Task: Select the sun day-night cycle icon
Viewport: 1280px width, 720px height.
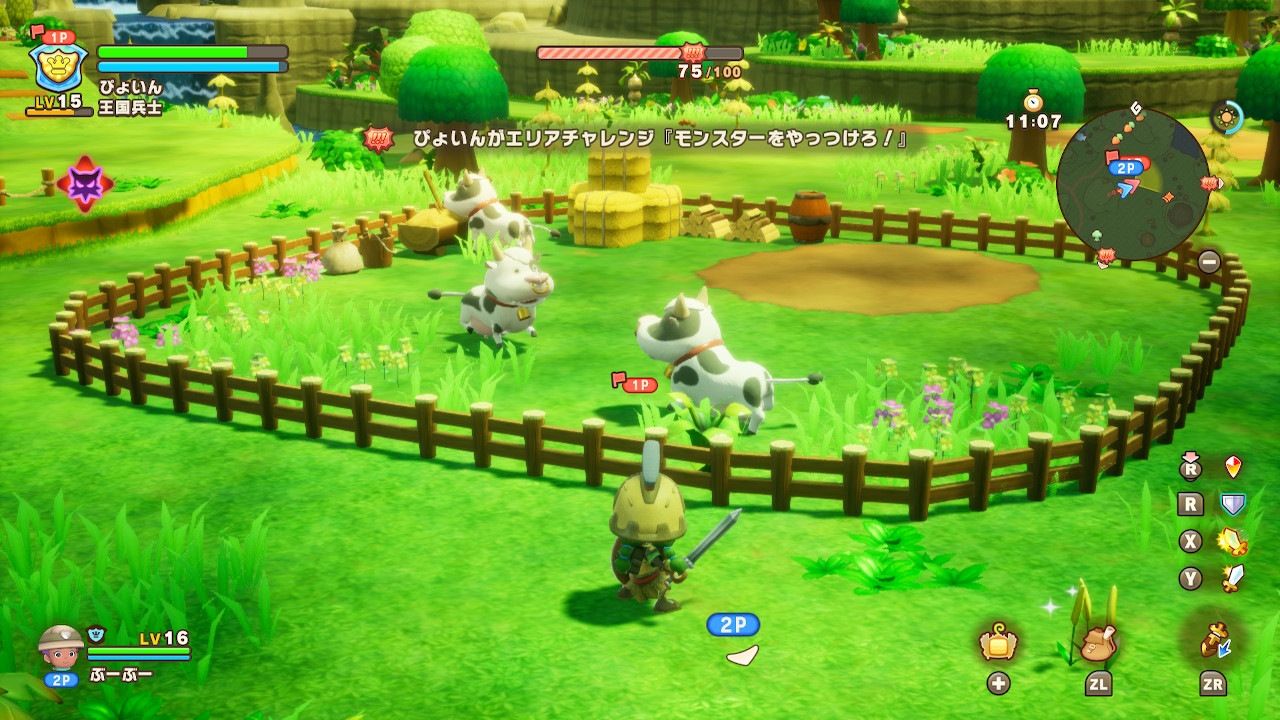Action: (x=1226, y=116)
